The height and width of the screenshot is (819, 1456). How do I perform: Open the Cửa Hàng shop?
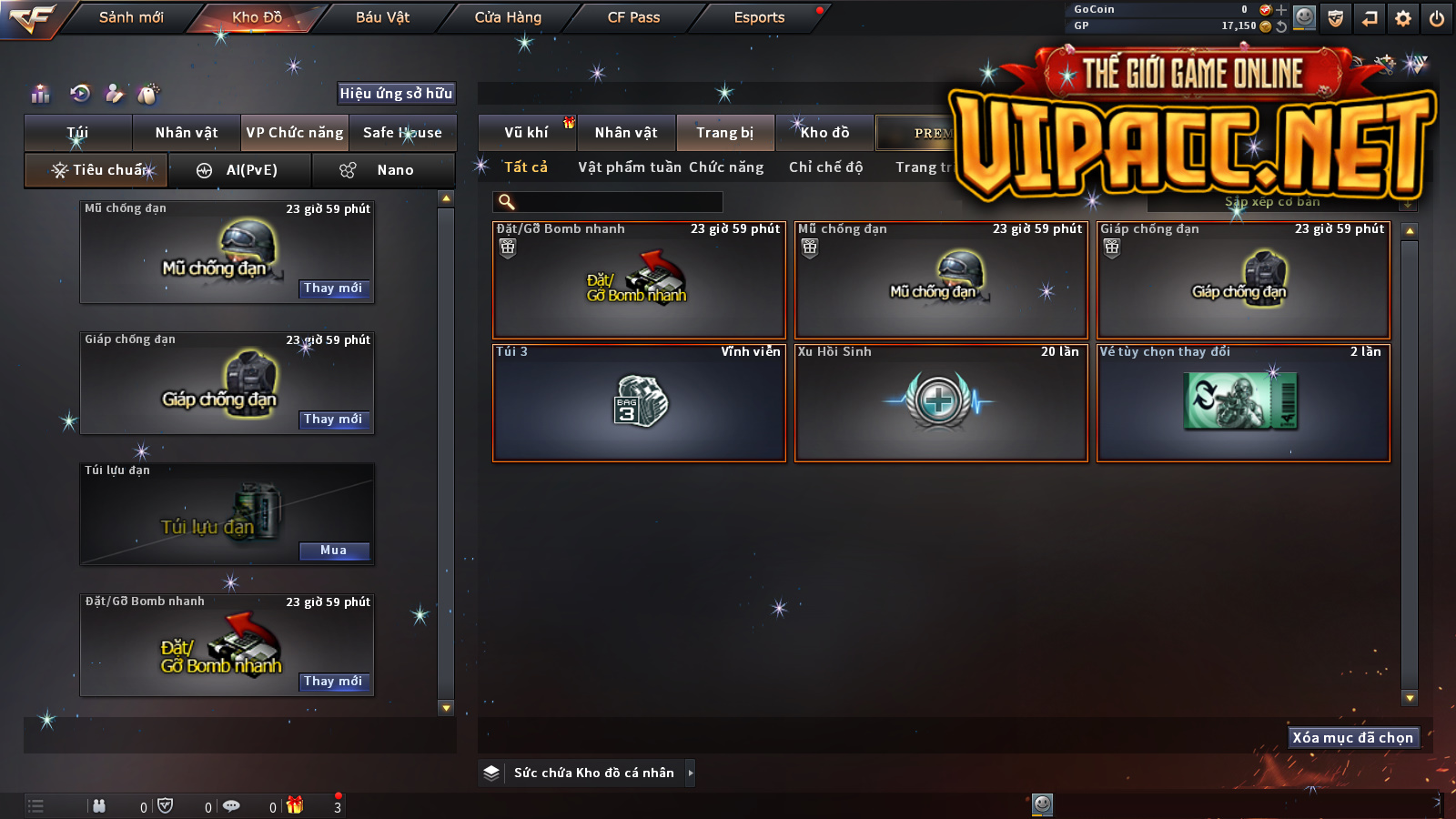click(x=508, y=17)
